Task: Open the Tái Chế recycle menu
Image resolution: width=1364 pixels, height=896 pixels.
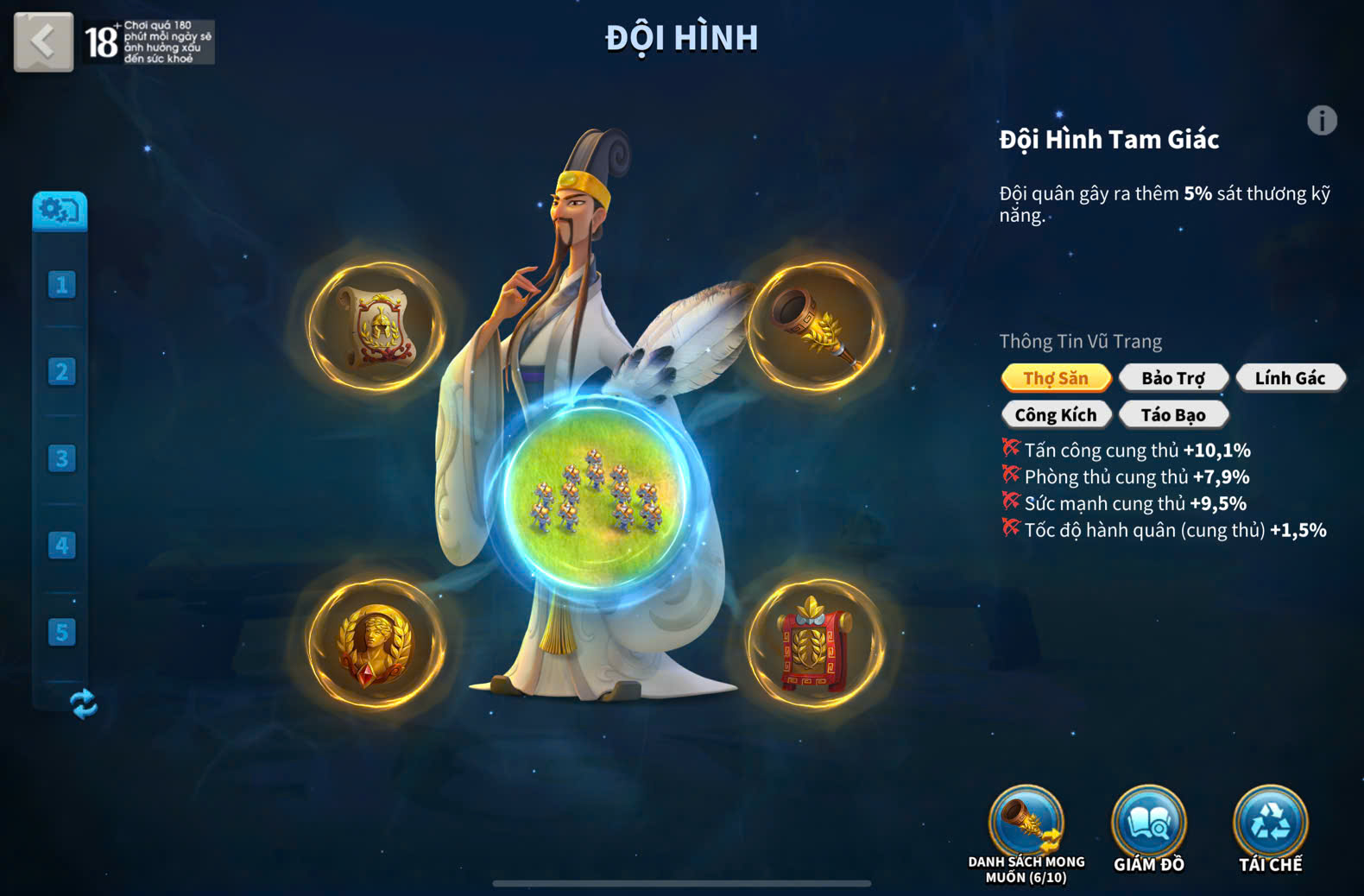Action: 1271,826
